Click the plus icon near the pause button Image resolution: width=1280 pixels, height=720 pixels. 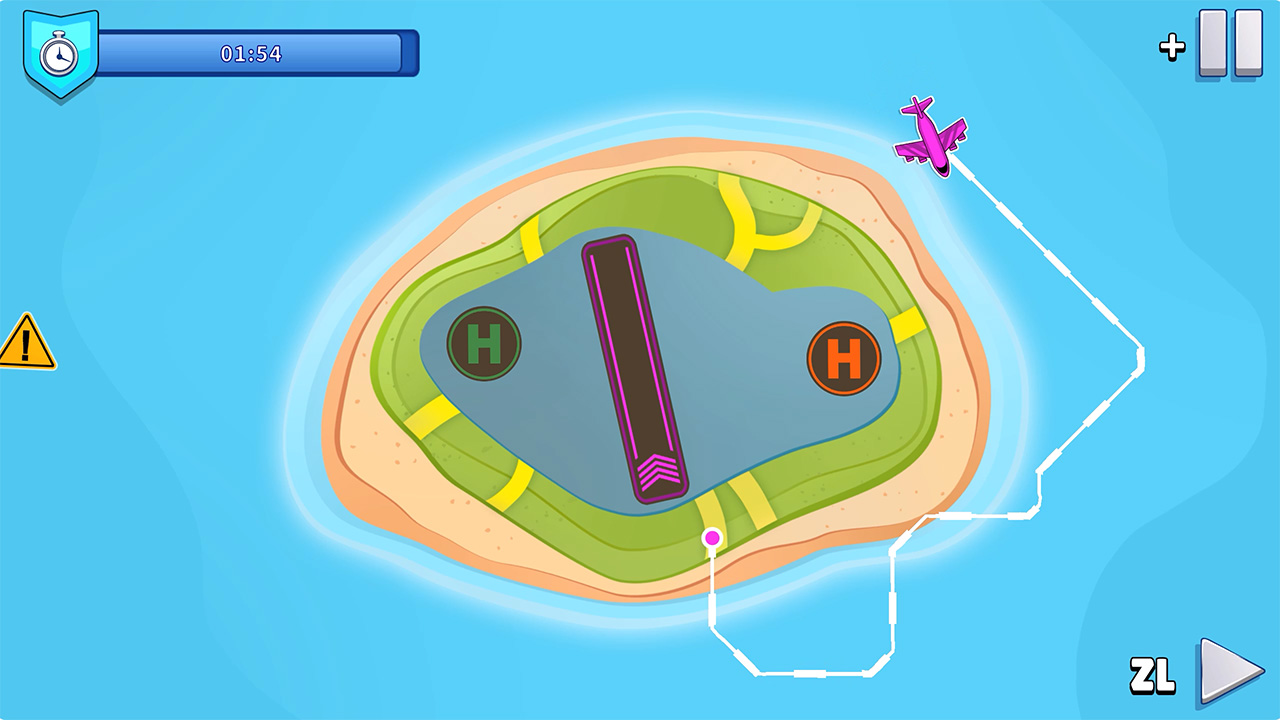1173,45
